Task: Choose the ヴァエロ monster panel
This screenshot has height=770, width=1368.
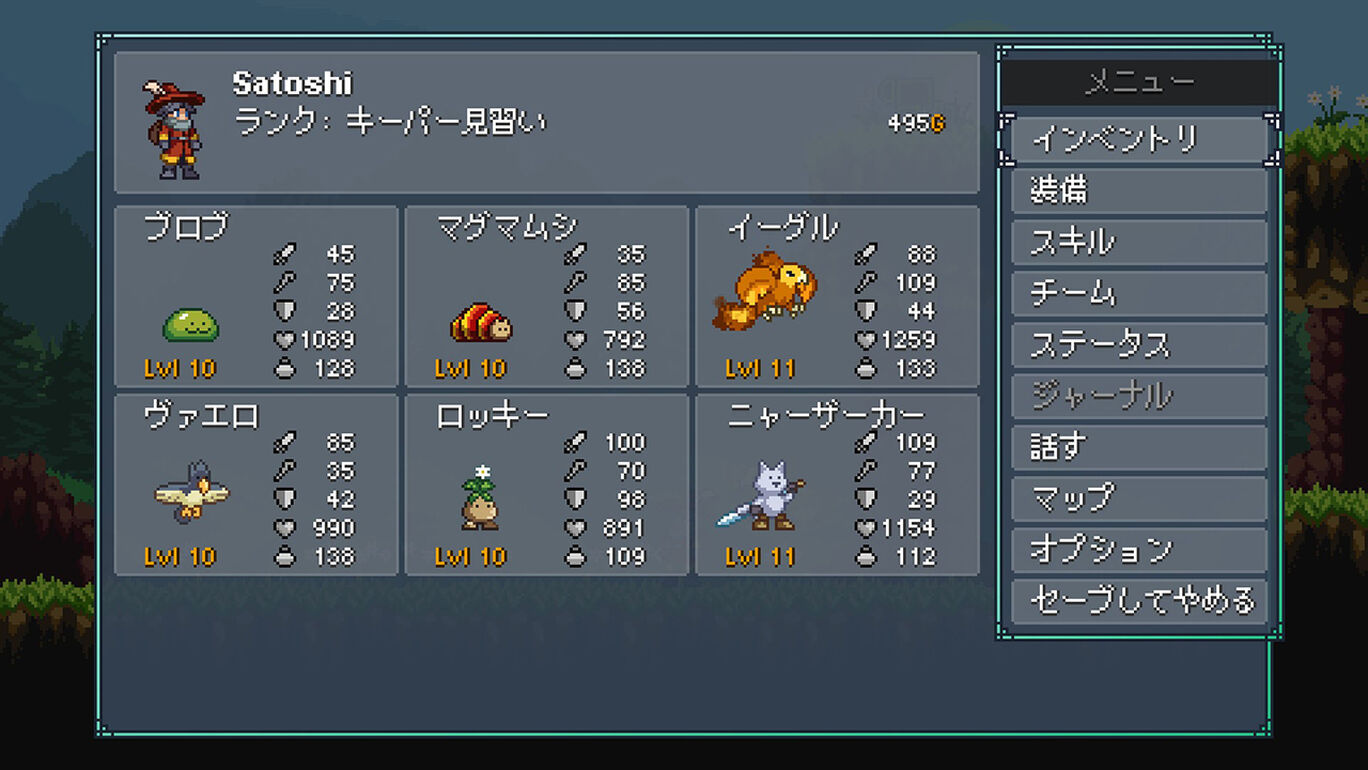Action: coord(256,485)
